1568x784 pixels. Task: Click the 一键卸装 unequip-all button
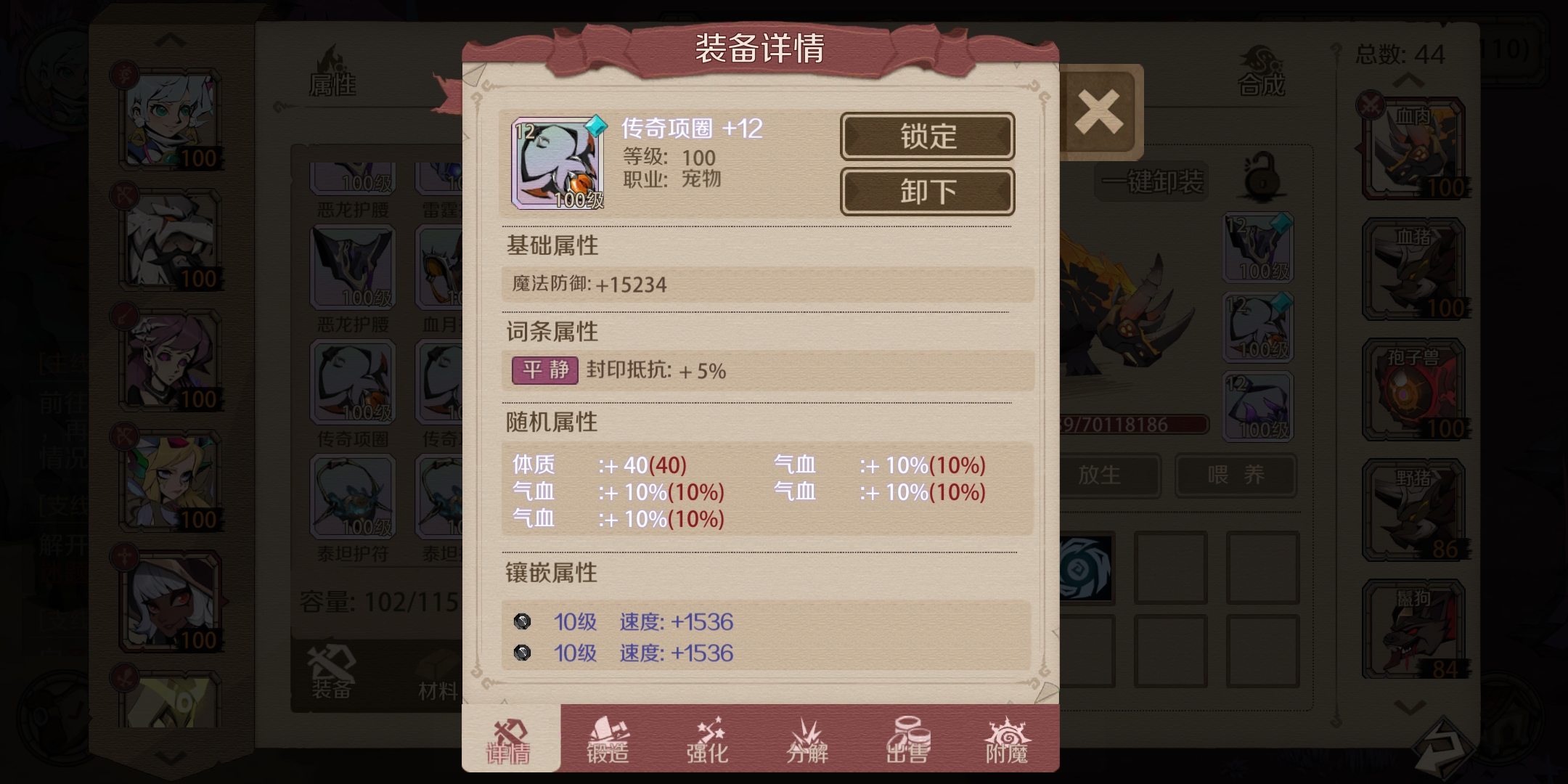tap(1151, 180)
